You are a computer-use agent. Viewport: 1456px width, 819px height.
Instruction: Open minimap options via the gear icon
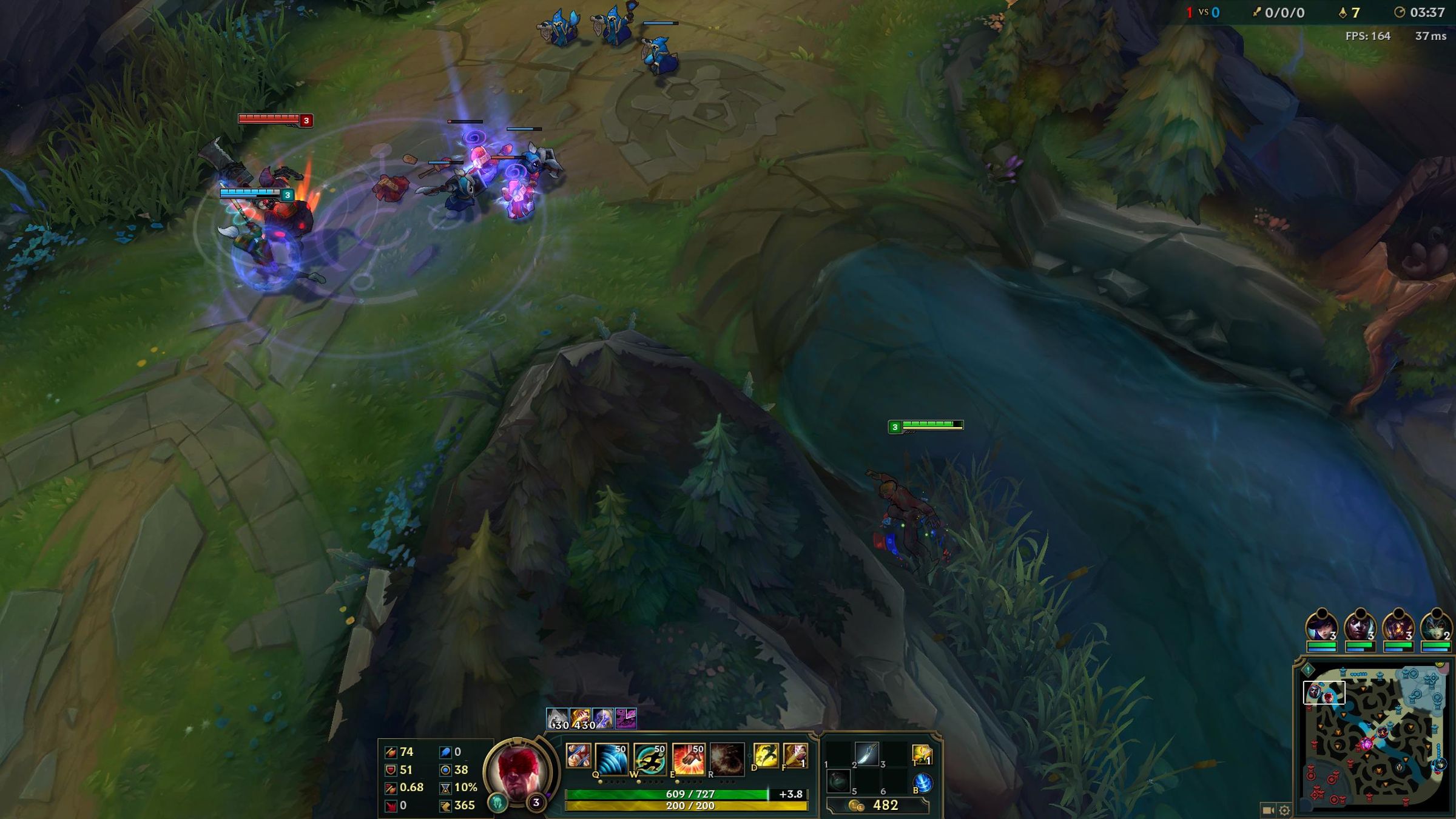[x=1284, y=809]
